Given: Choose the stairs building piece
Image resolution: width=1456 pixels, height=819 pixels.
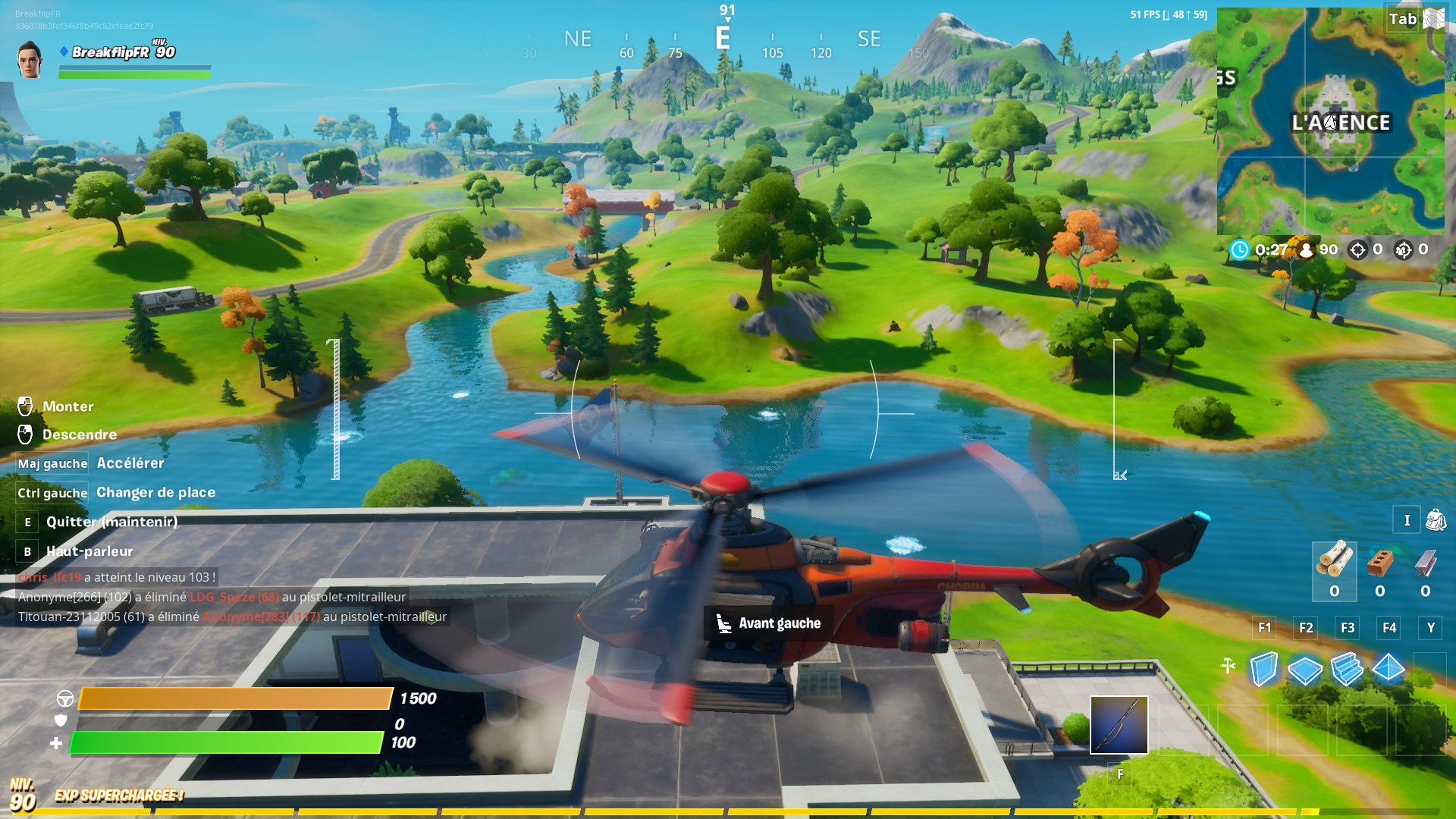Looking at the screenshot, I should (1347, 669).
